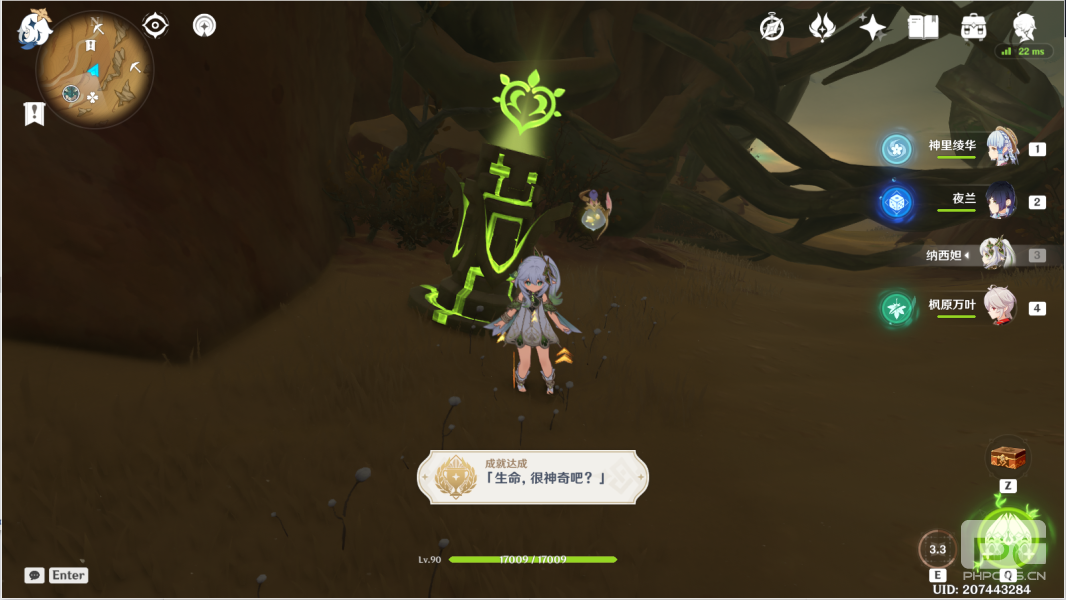Viewport: 1066px width, 600px height.
Task: Switch to party member 神里绫华
Action: click(x=1001, y=148)
